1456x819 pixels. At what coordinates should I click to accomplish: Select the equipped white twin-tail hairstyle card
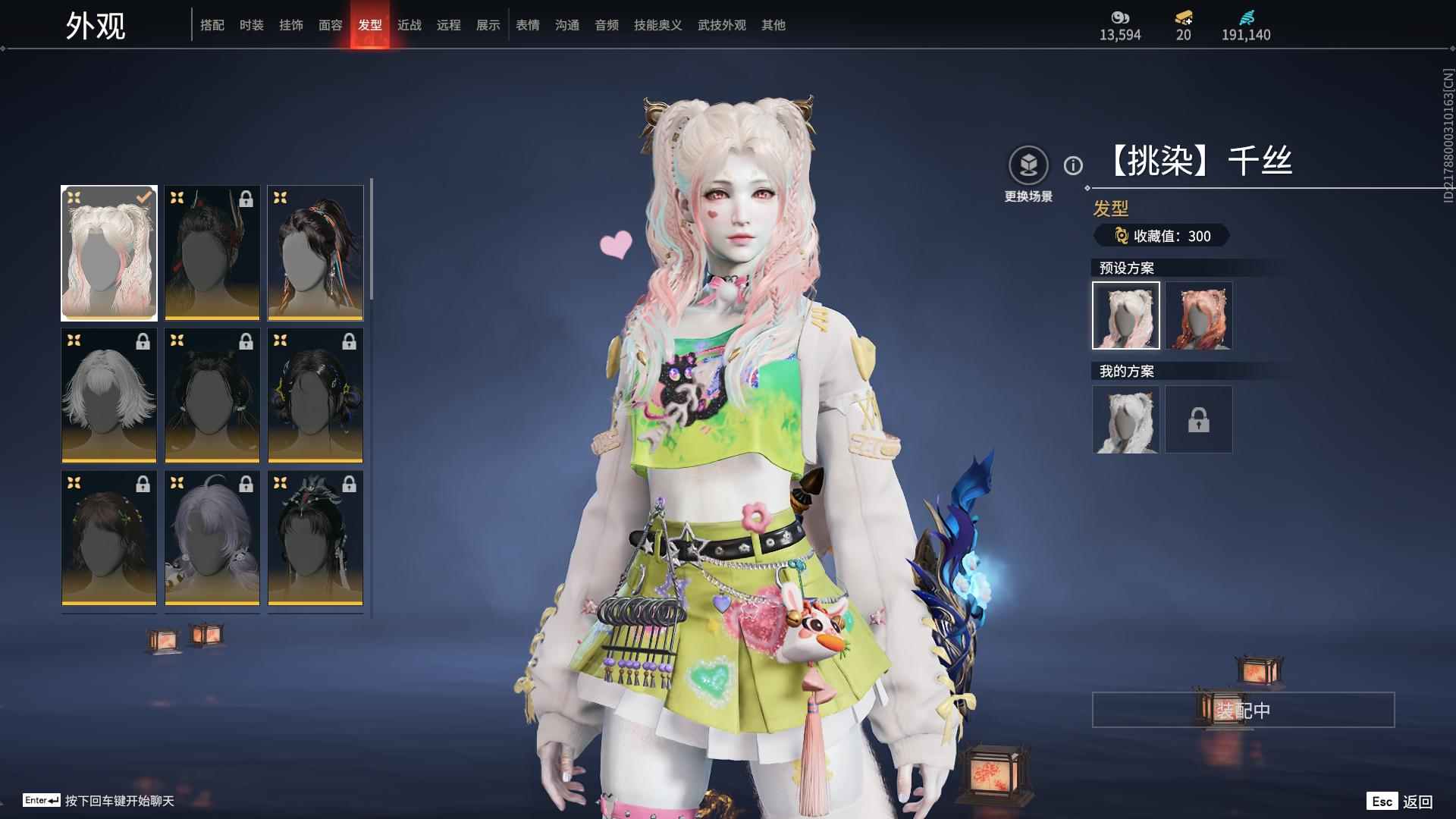pyautogui.click(x=109, y=253)
